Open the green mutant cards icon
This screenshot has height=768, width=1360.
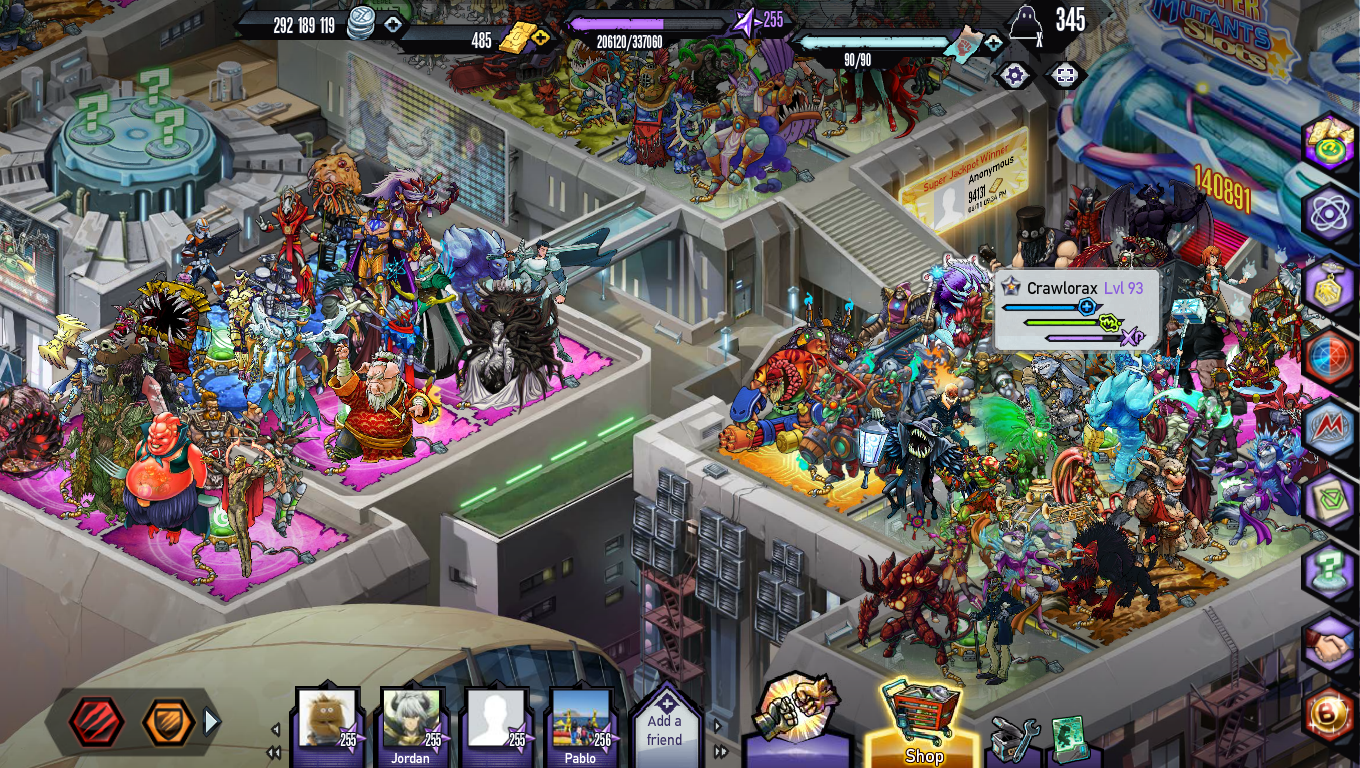tap(1069, 740)
